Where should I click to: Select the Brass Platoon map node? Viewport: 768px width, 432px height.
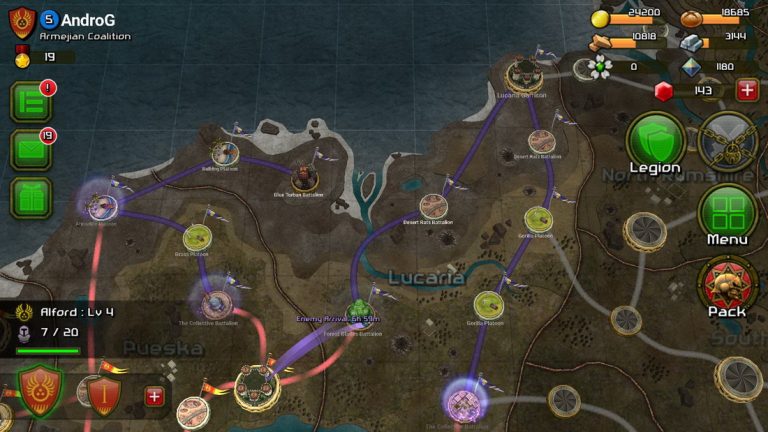tap(196, 236)
